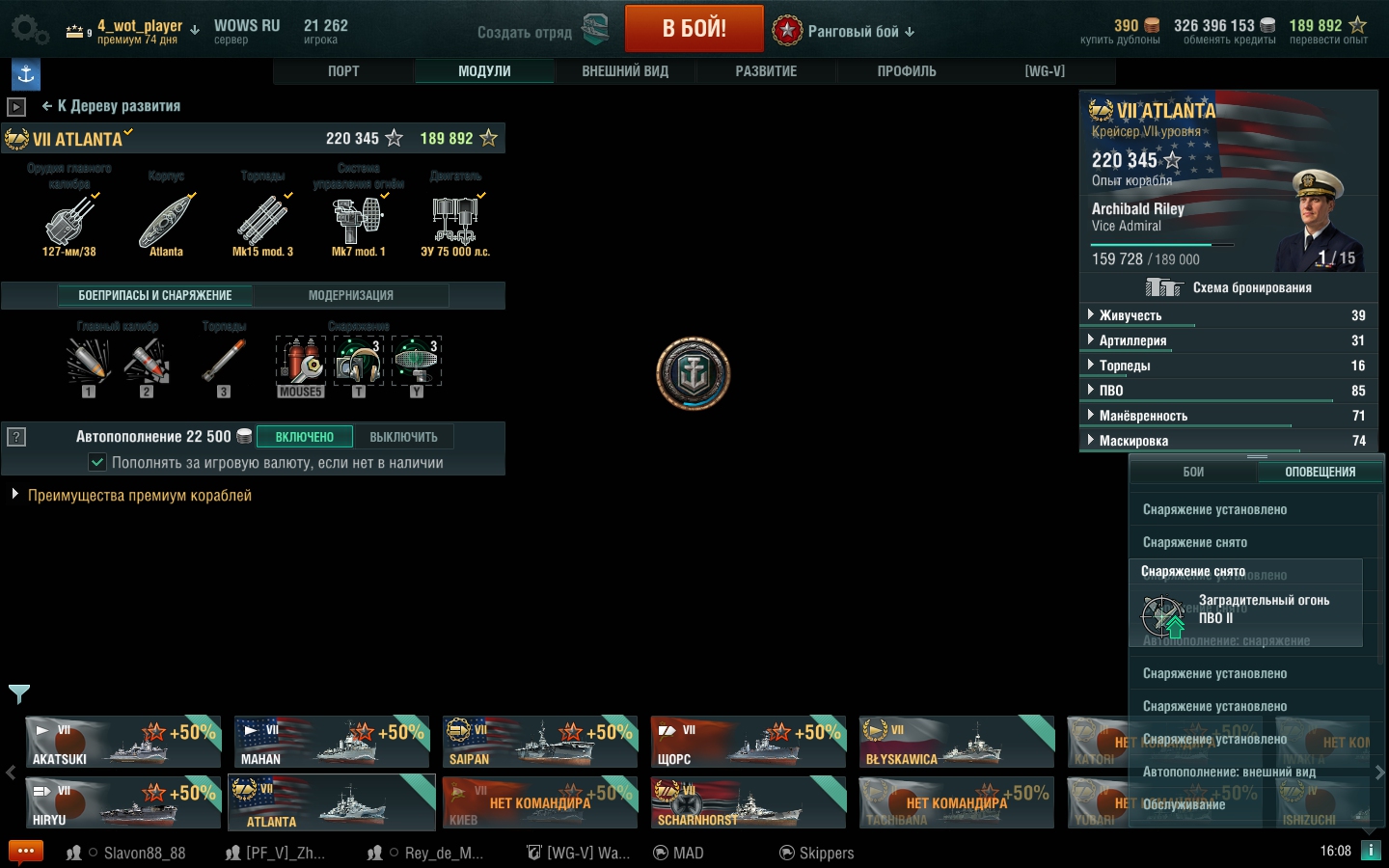Screen dimensions: 1389x868
Task: Turn off auto-resupply with ВЫКЛЮЧИТЬ
Action: point(403,437)
